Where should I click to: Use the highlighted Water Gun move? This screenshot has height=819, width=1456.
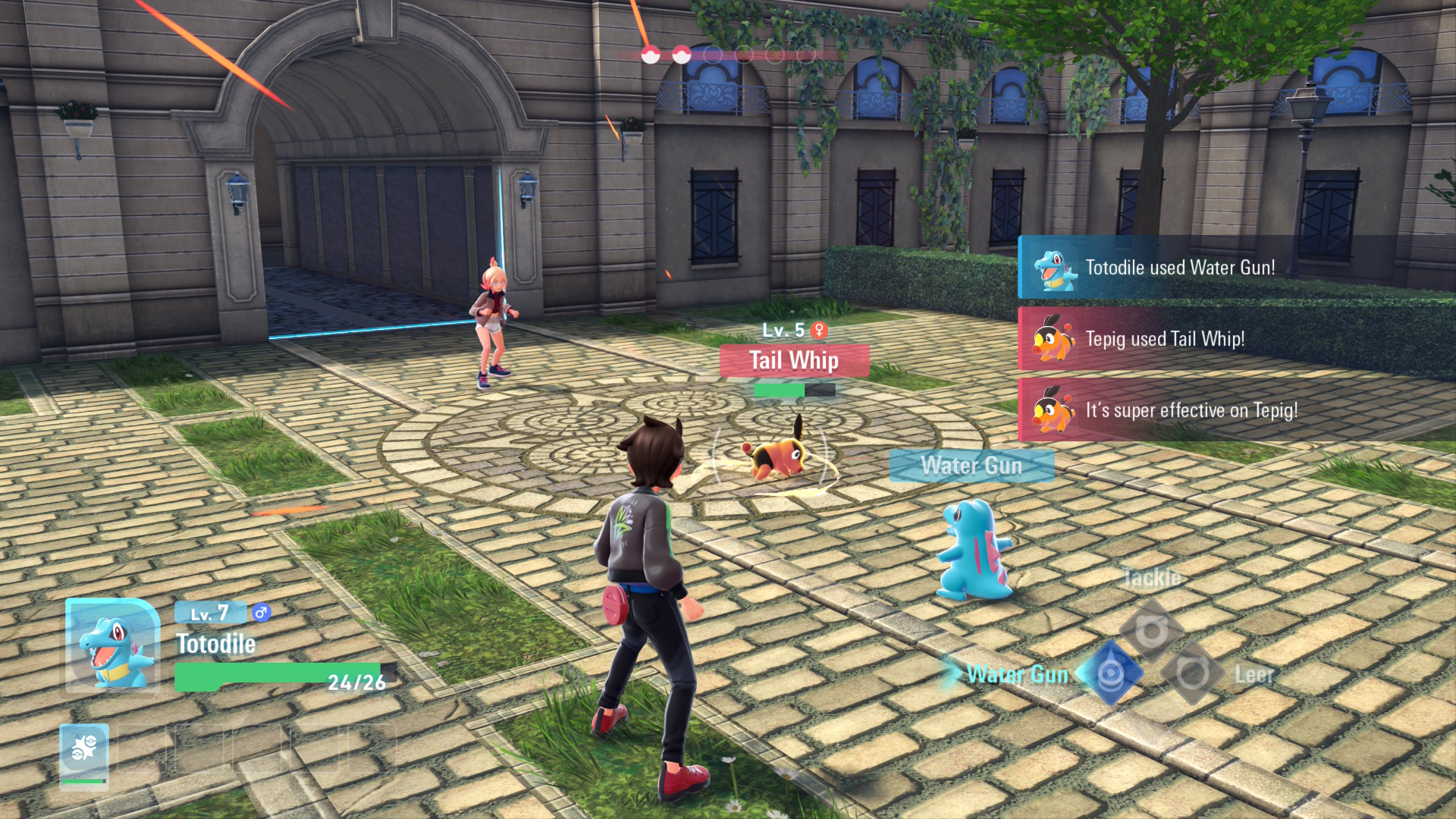(1110, 673)
